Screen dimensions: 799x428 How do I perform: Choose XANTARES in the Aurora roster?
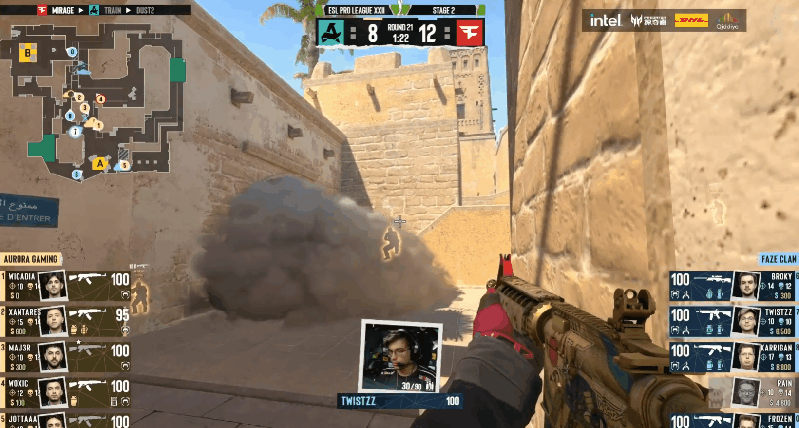click(x=67, y=320)
